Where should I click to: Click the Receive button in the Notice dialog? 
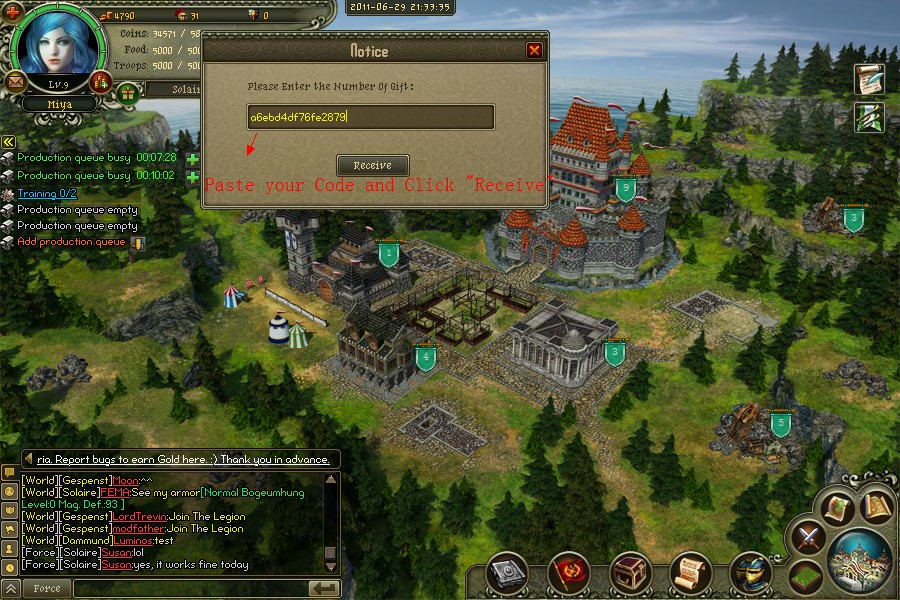coord(372,165)
